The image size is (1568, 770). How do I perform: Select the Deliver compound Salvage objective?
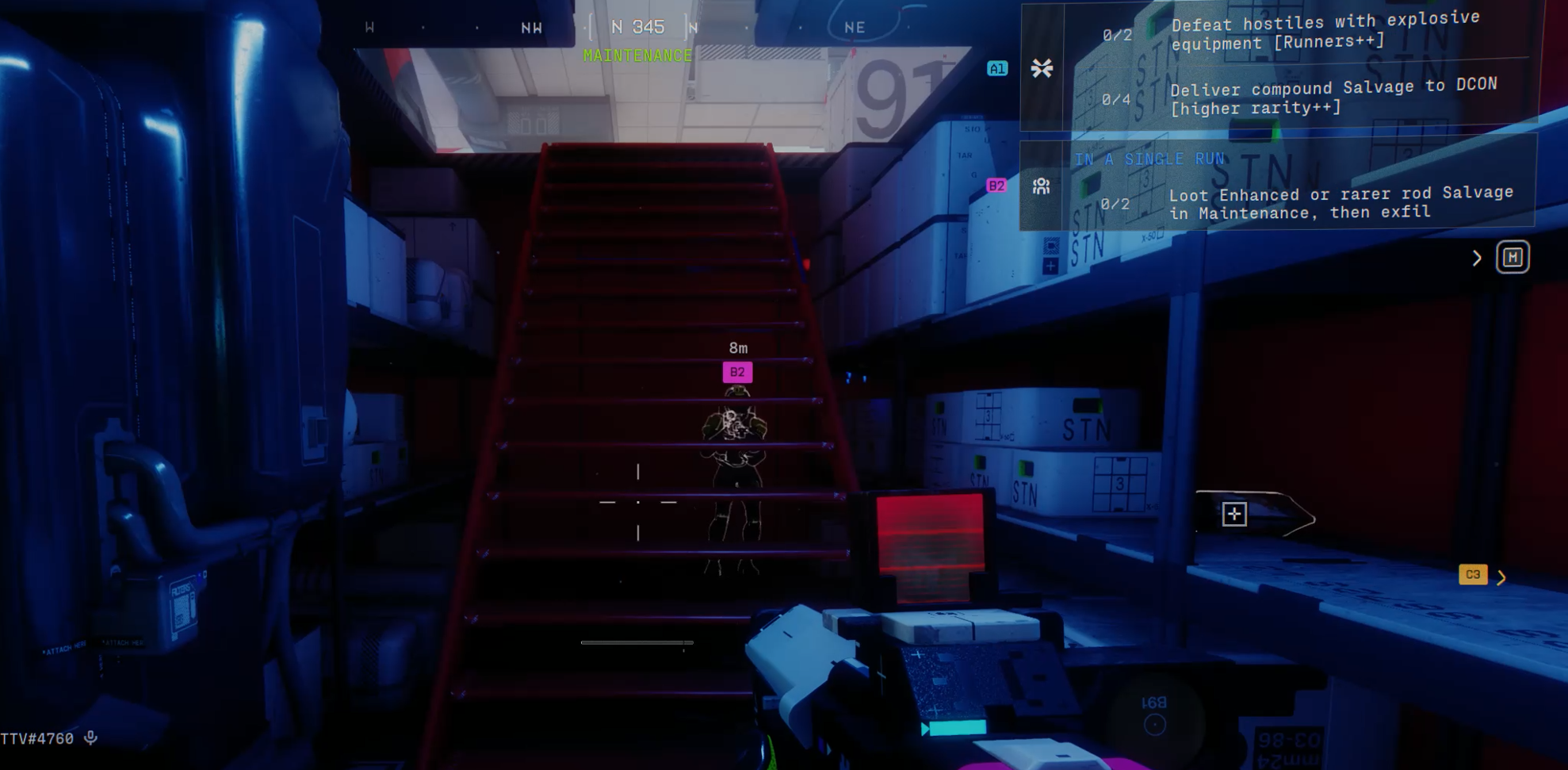point(1333,96)
